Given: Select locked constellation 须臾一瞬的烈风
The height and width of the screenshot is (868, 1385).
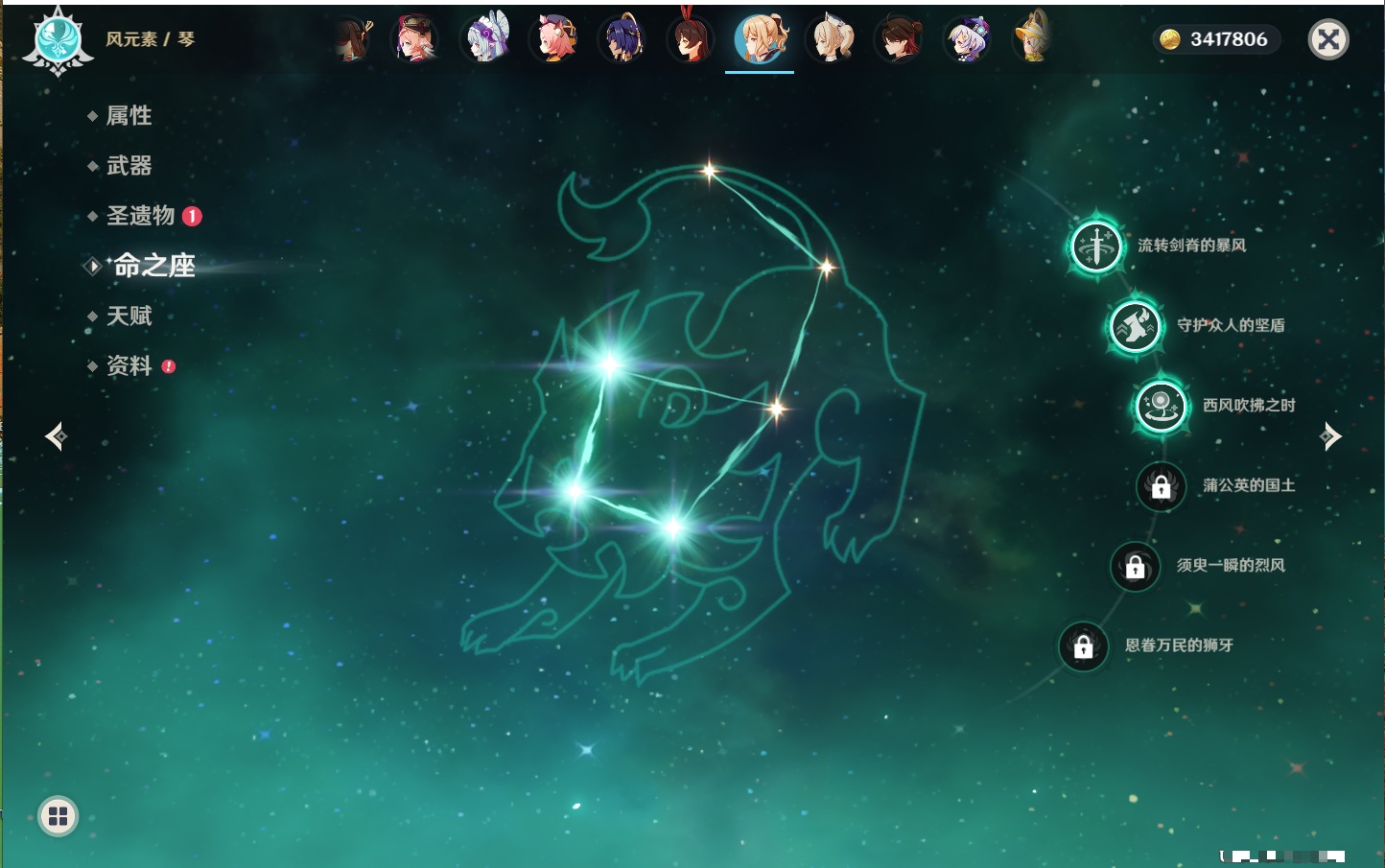Looking at the screenshot, I should pyautogui.click(x=1135, y=566).
